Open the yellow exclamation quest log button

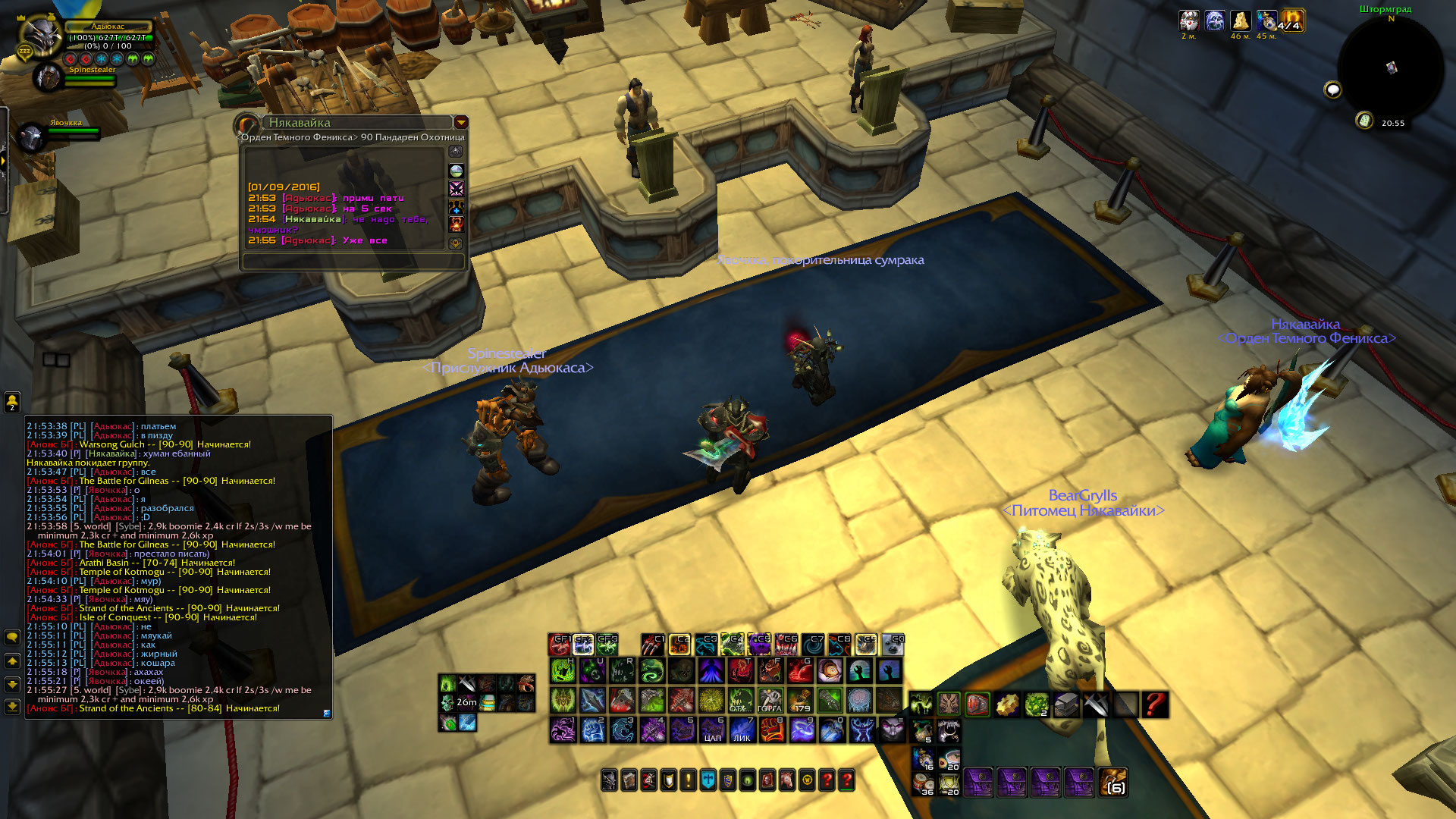click(x=688, y=780)
